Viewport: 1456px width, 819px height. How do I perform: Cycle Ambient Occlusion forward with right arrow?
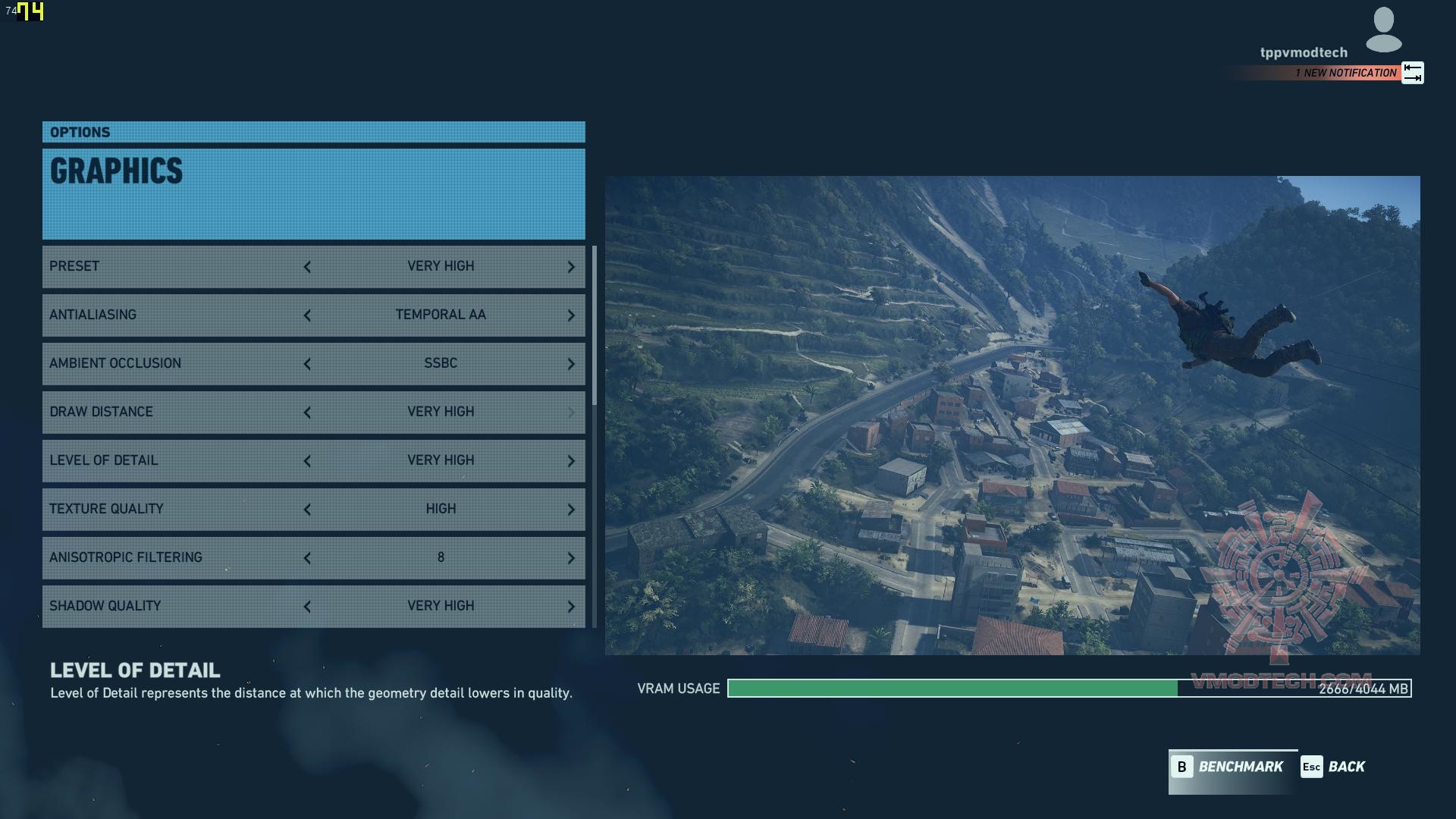point(571,364)
